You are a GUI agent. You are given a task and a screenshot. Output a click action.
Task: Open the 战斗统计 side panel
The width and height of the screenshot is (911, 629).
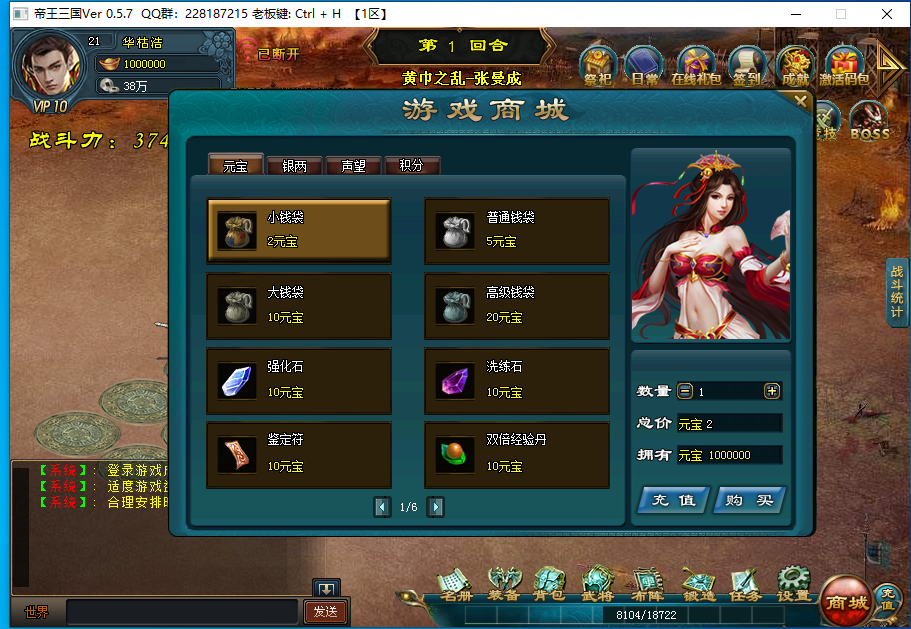click(x=897, y=292)
